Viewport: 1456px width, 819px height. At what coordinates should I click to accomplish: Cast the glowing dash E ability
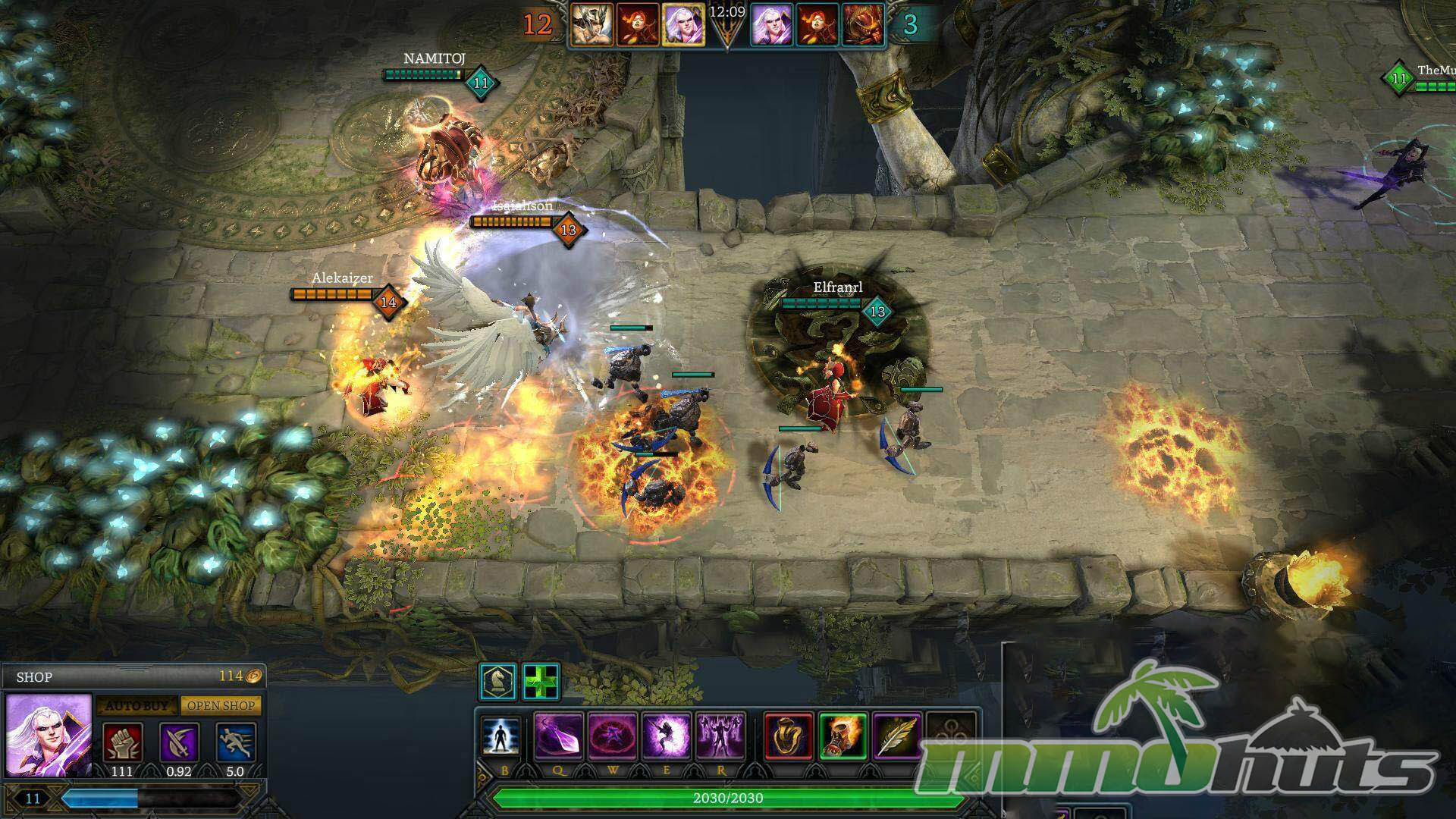point(667,736)
